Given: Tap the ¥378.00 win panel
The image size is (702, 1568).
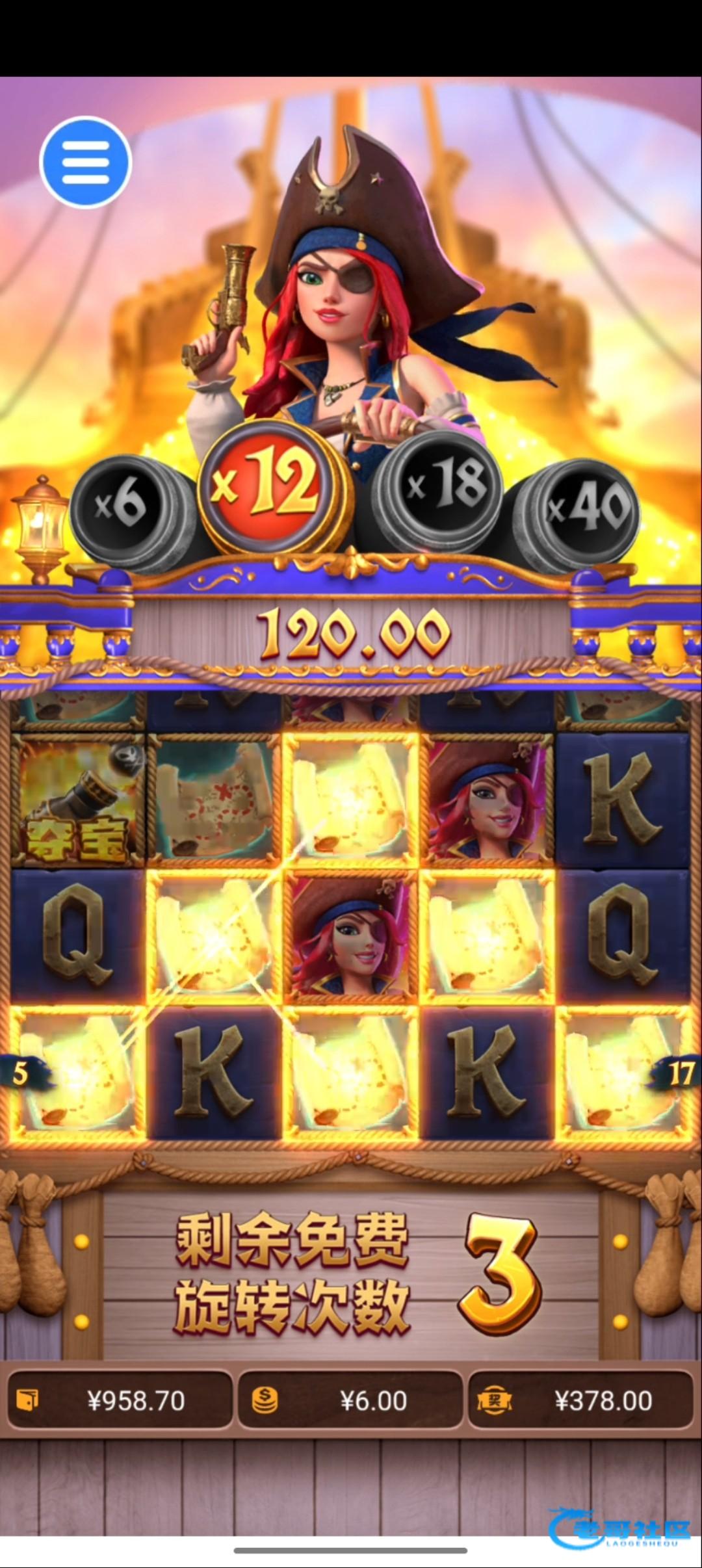Looking at the screenshot, I should (580, 1400).
